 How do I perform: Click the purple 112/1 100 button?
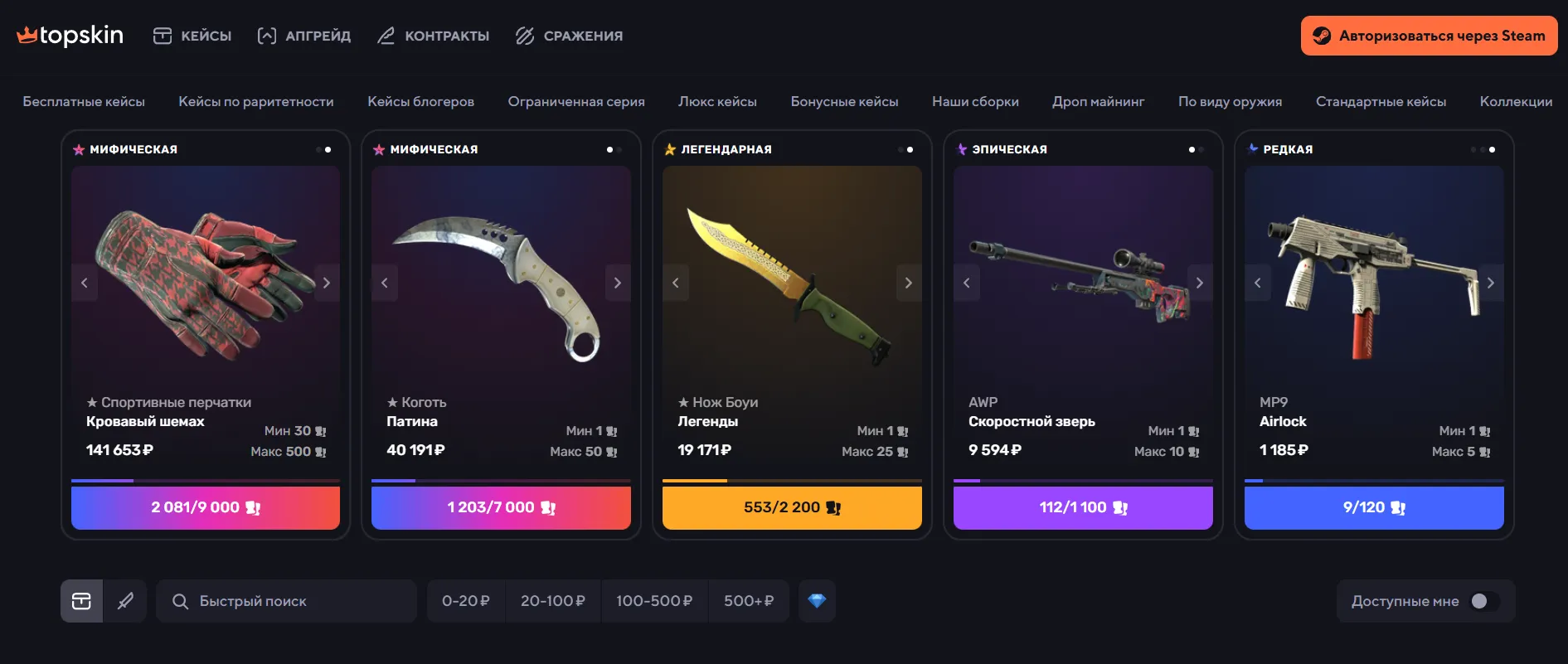tap(1083, 507)
